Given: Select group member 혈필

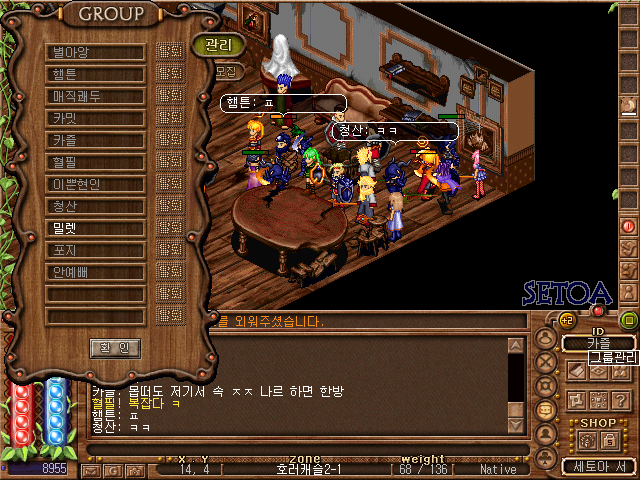Looking at the screenshot, I should click(x=95, y=162).
